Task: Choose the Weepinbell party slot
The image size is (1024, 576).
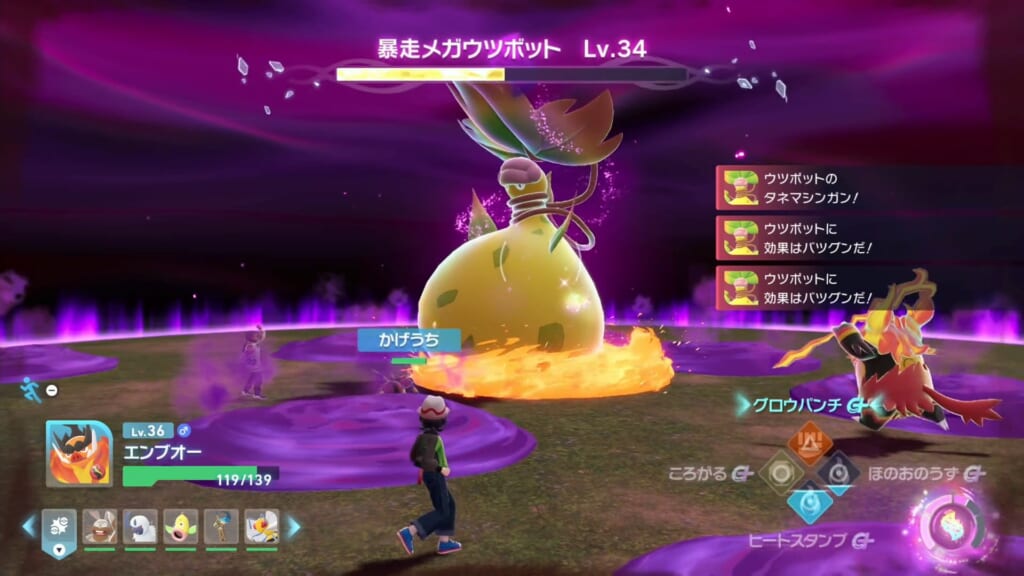Action: 181,526
